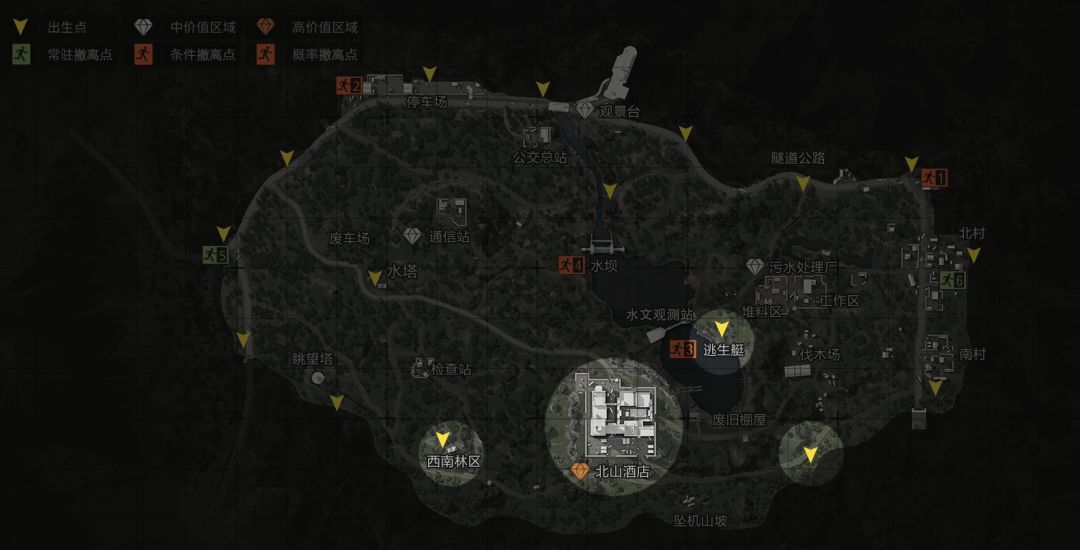
Task: Select the orange diamond at 北山酒店
Action: pyautogui.click(x=579, y=470)
